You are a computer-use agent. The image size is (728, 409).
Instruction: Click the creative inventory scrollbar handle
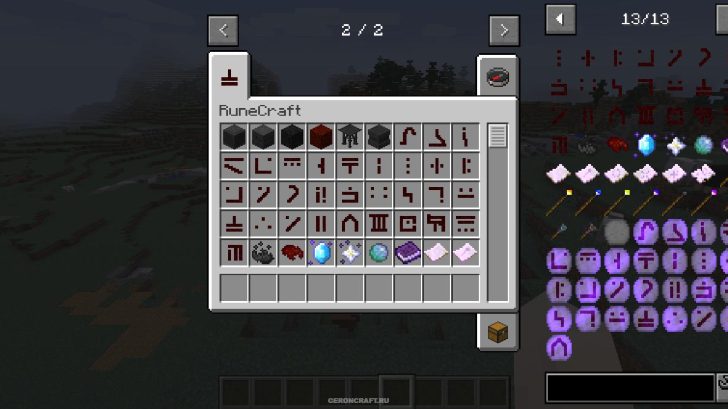click(x=498, y=136)
